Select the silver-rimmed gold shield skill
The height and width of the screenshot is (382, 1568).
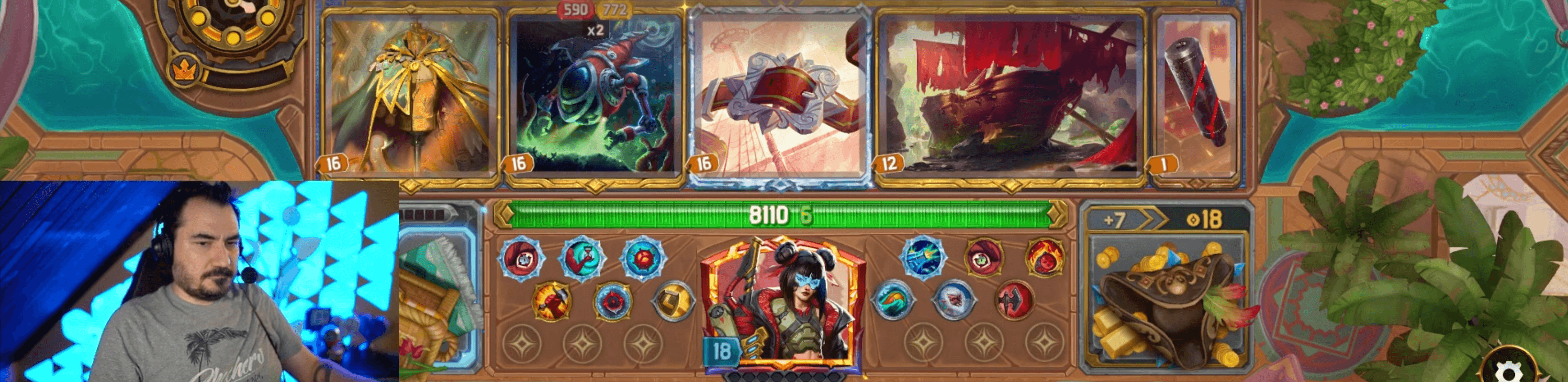coord(672,300)
